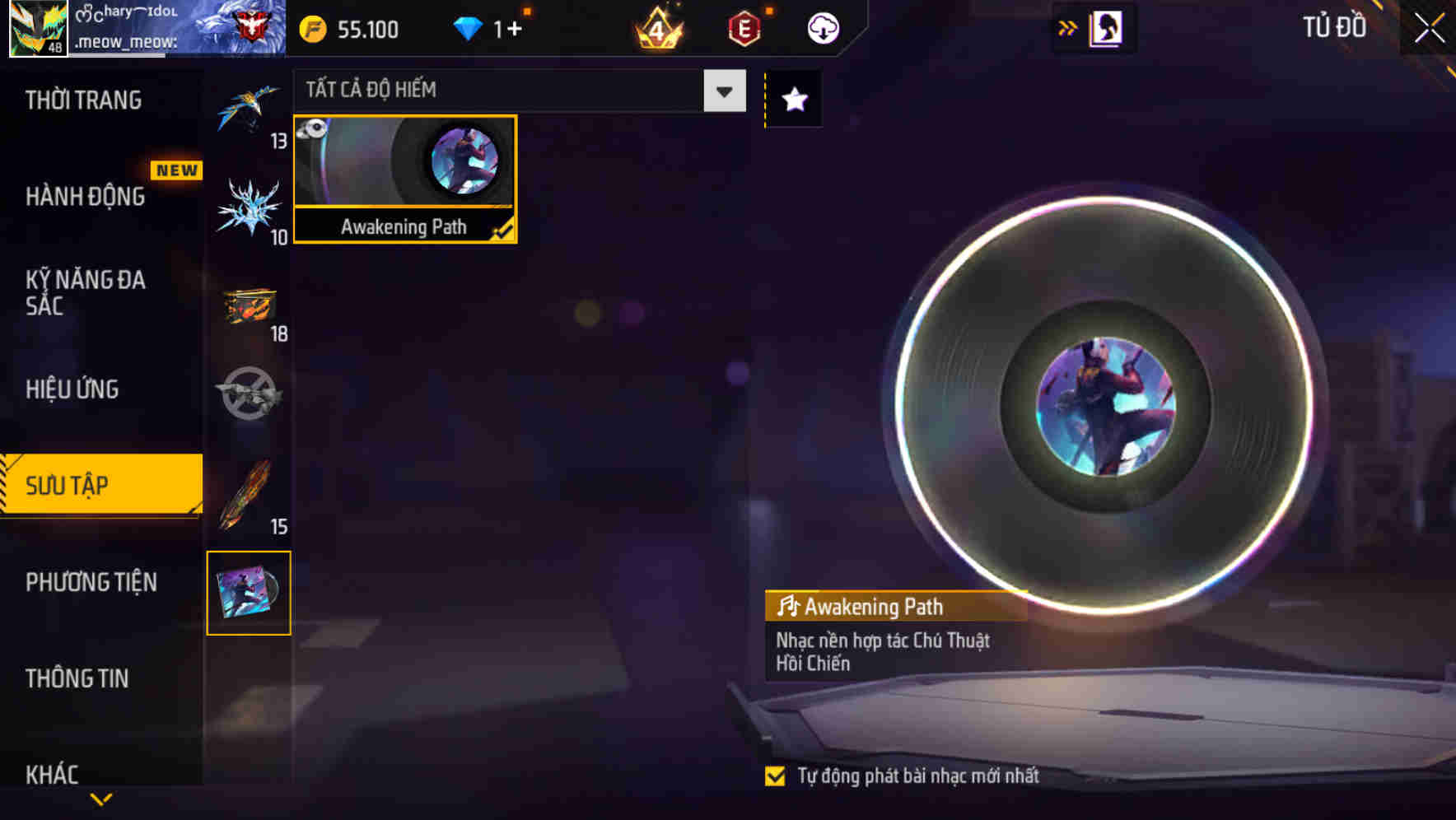
Task: Open the loadout book icon near top right
Action: (x=1108, y=27)
